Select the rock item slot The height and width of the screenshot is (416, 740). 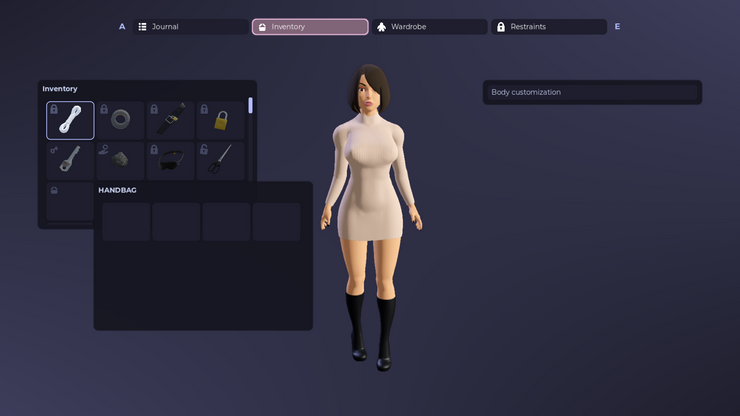point(121,160)
